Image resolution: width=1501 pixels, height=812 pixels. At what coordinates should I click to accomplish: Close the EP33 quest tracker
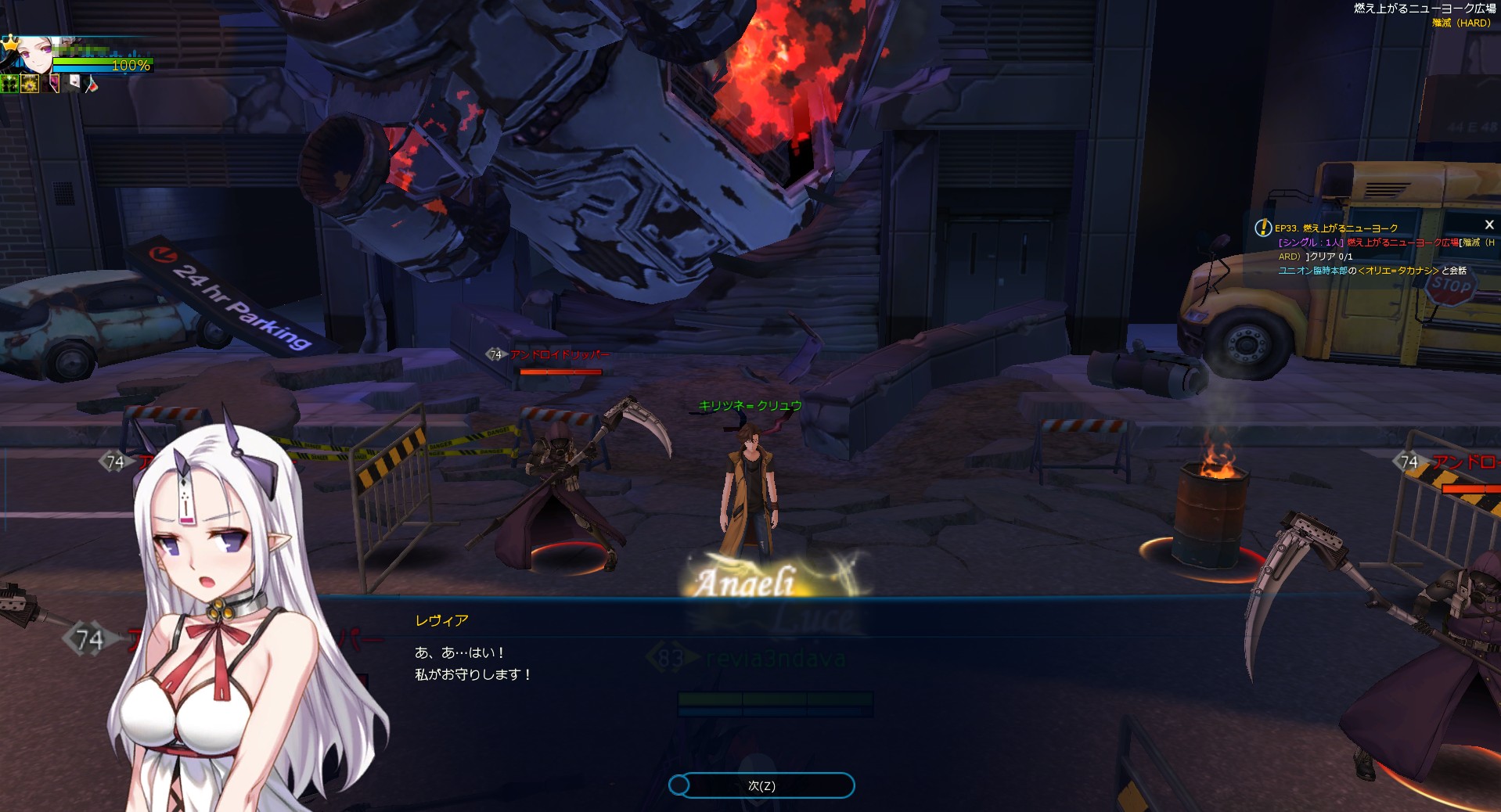[x=1489, y=225]
